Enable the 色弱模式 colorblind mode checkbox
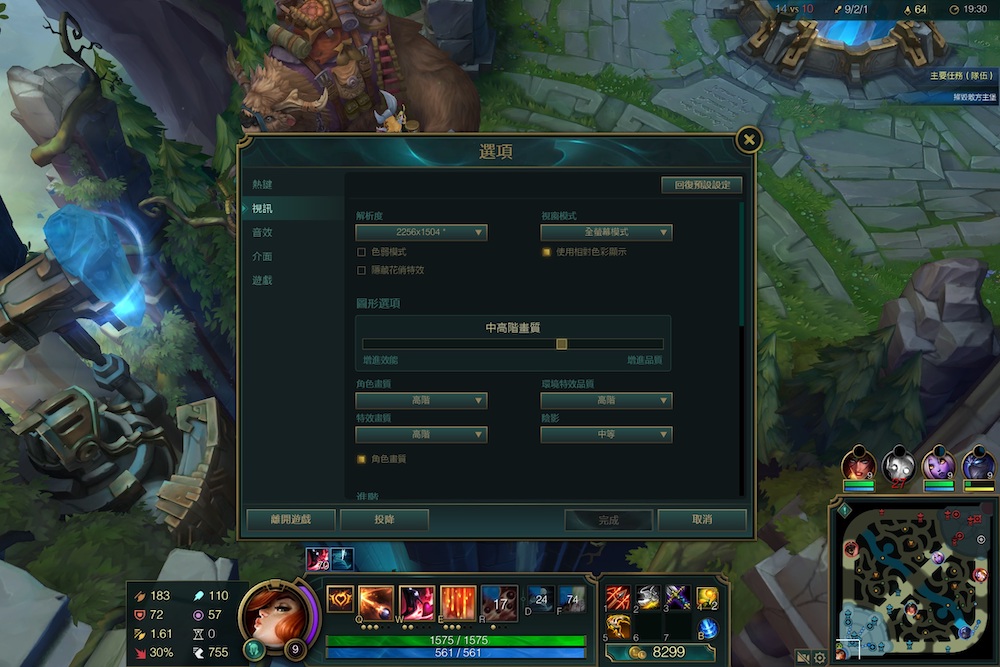The width and height of the screenshot is (1000, 667). (x=362, y=252)
